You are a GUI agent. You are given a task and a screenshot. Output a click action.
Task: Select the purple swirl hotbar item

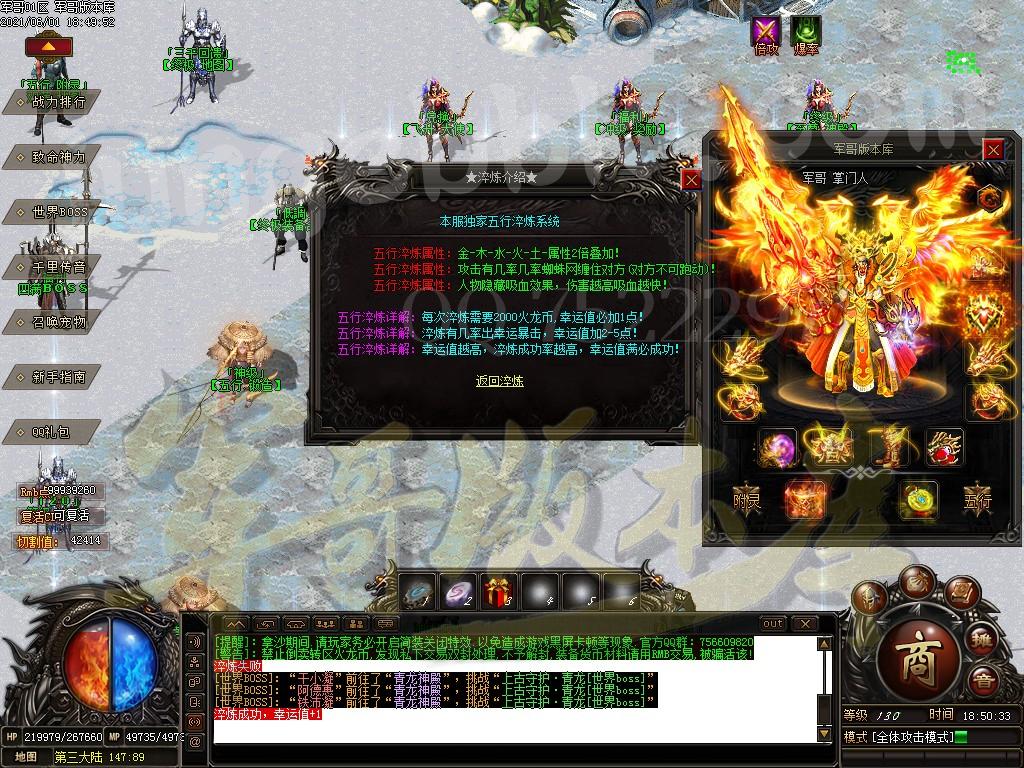[x=458, y=591]
